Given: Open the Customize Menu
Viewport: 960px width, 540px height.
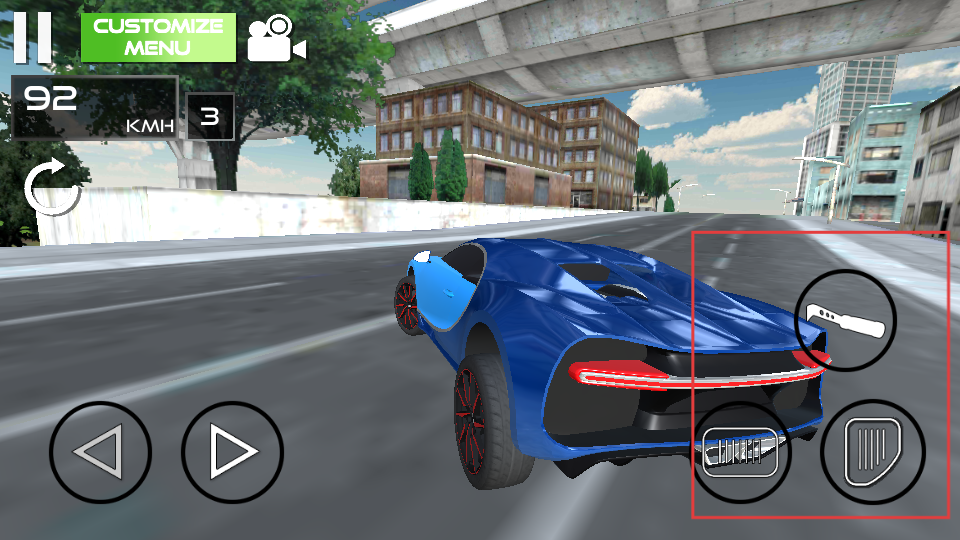Looking at the screenshot, I should pos(158,38).
